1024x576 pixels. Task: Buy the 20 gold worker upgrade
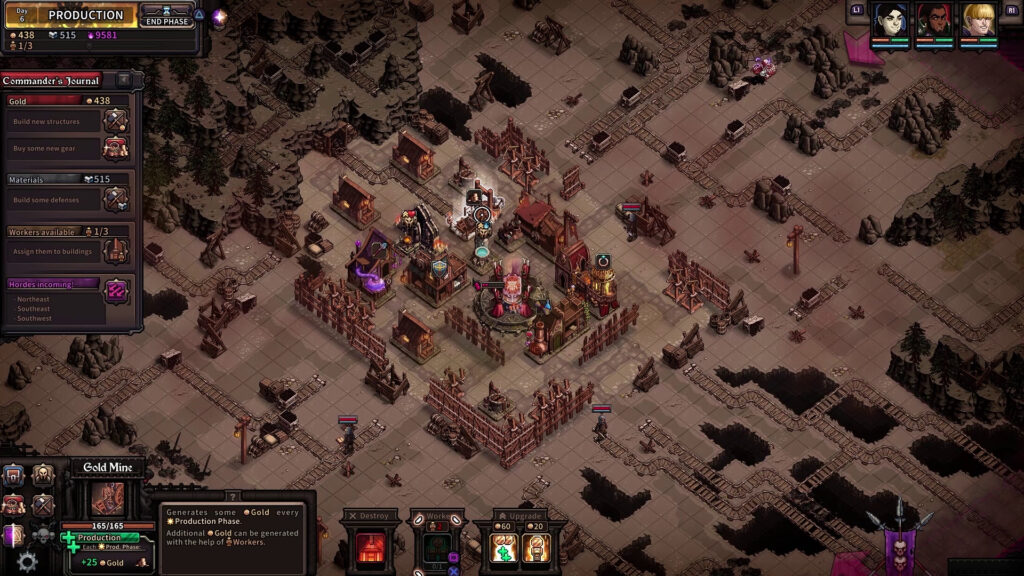[536, 548]
